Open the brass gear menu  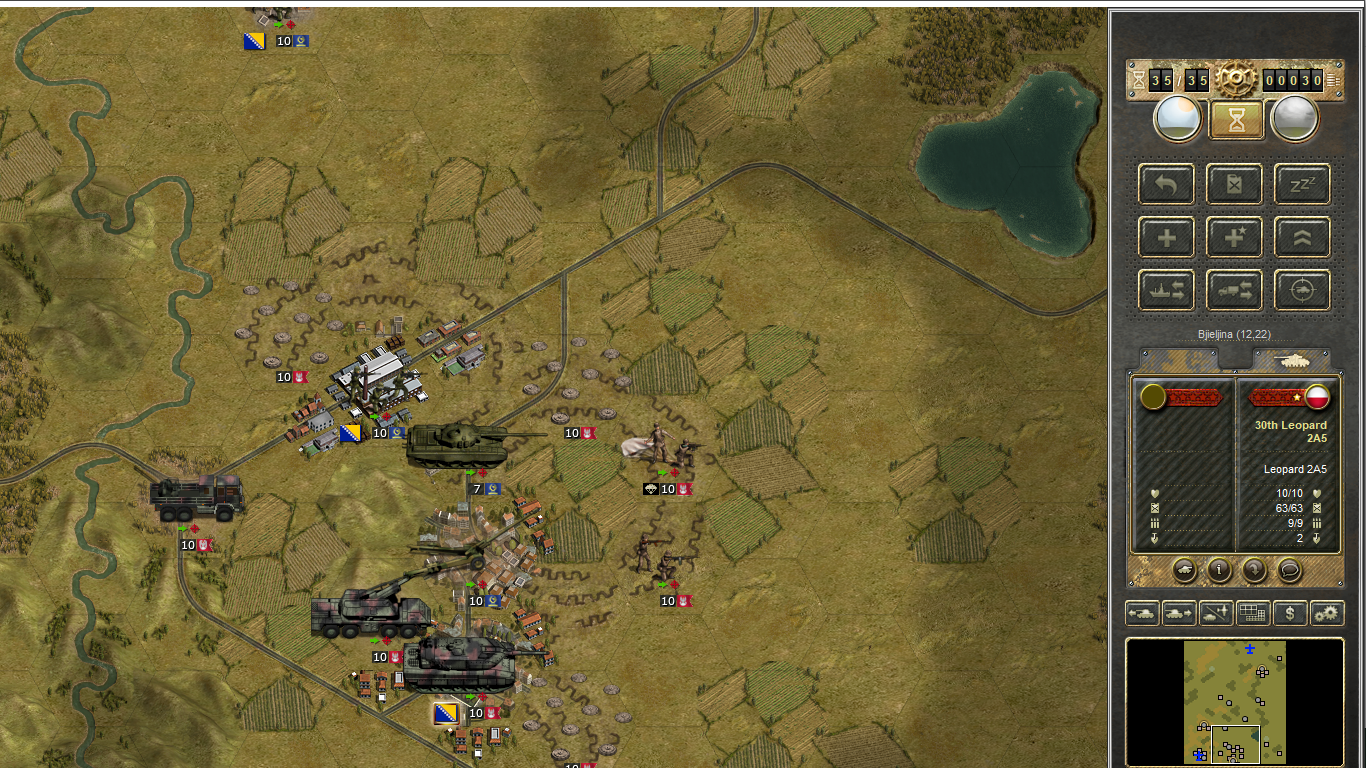[x=1235, y=79]
